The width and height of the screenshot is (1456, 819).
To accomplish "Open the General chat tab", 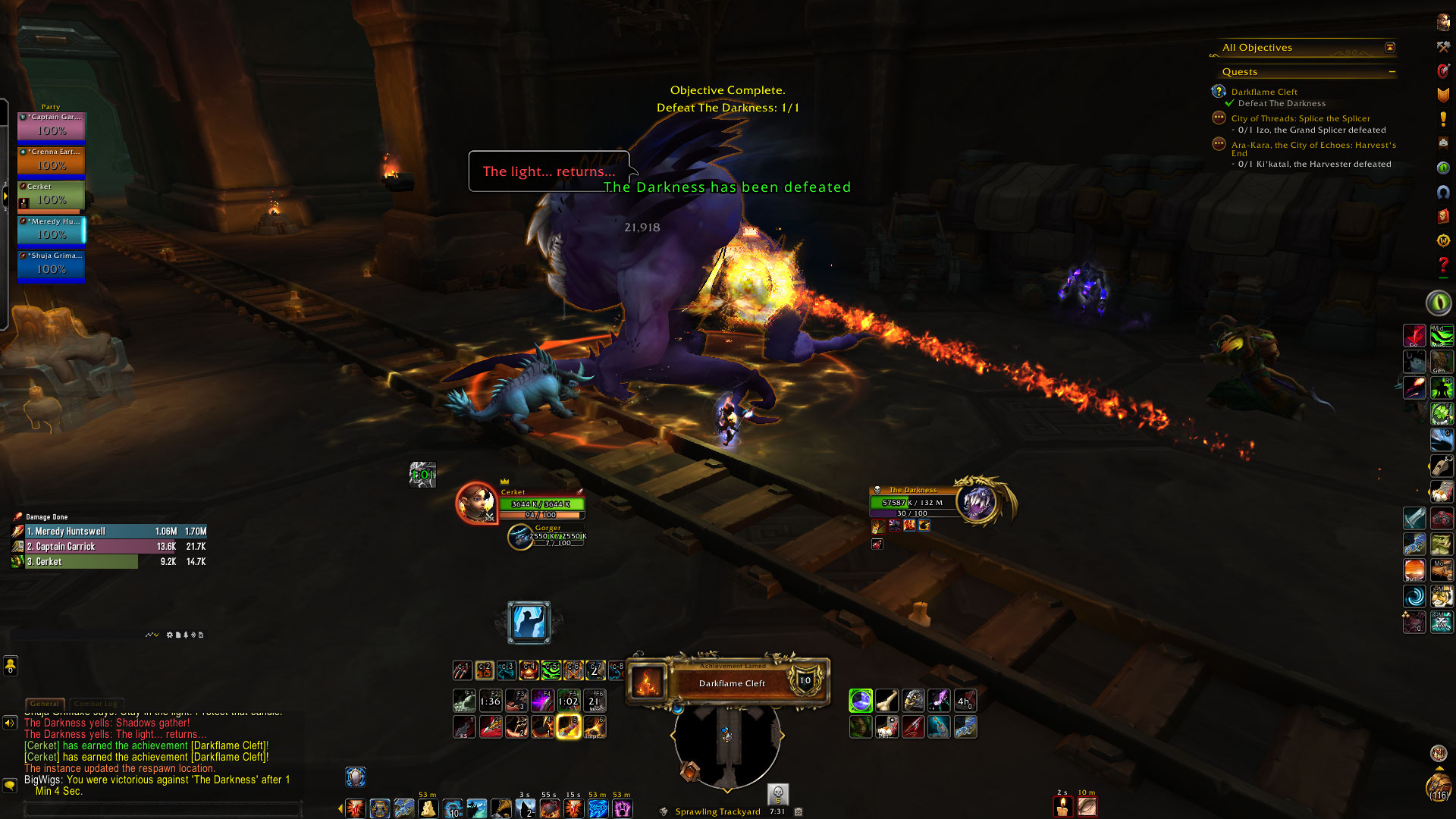I will click(45, 704).
